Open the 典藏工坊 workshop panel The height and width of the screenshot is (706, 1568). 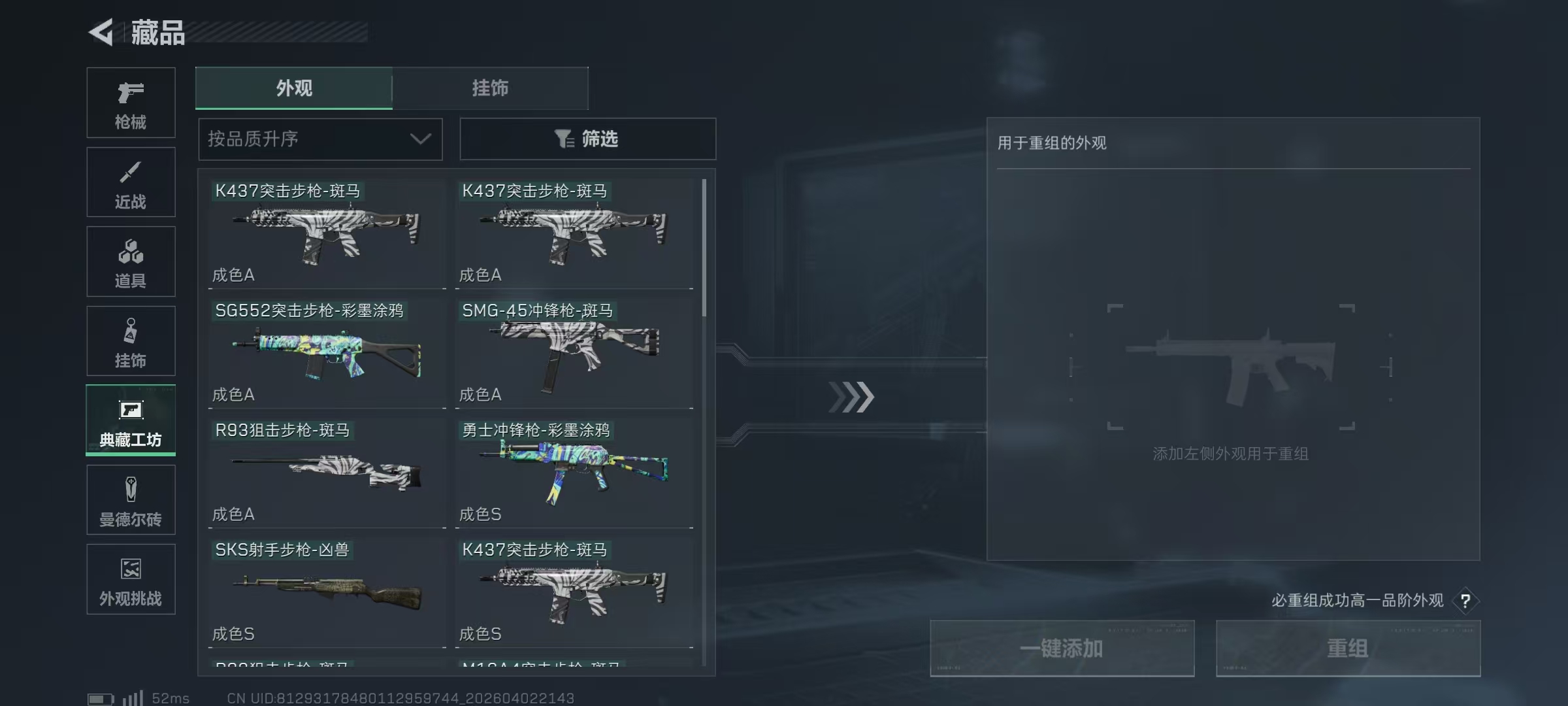tap(131, 420)
